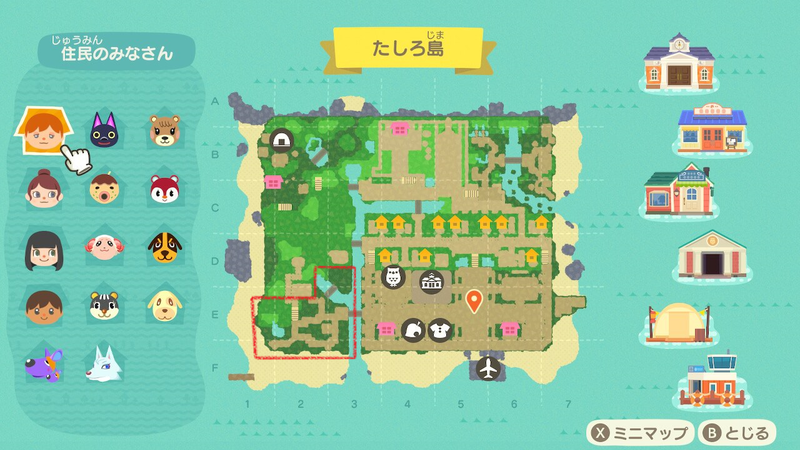Locate the airport building in the list

point(711,381)
